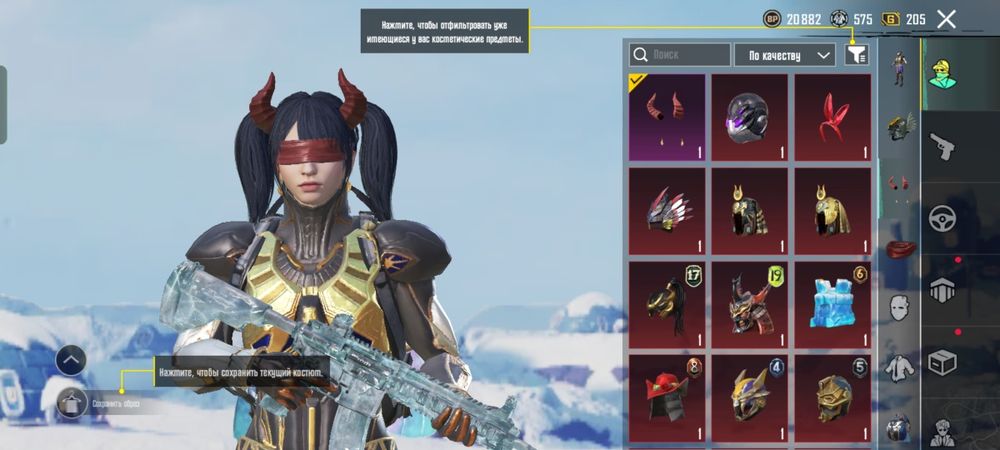Switch to the face mask category
This screenshot has height=450, width=1000.
pyautogui.click(x=899, y=307)
